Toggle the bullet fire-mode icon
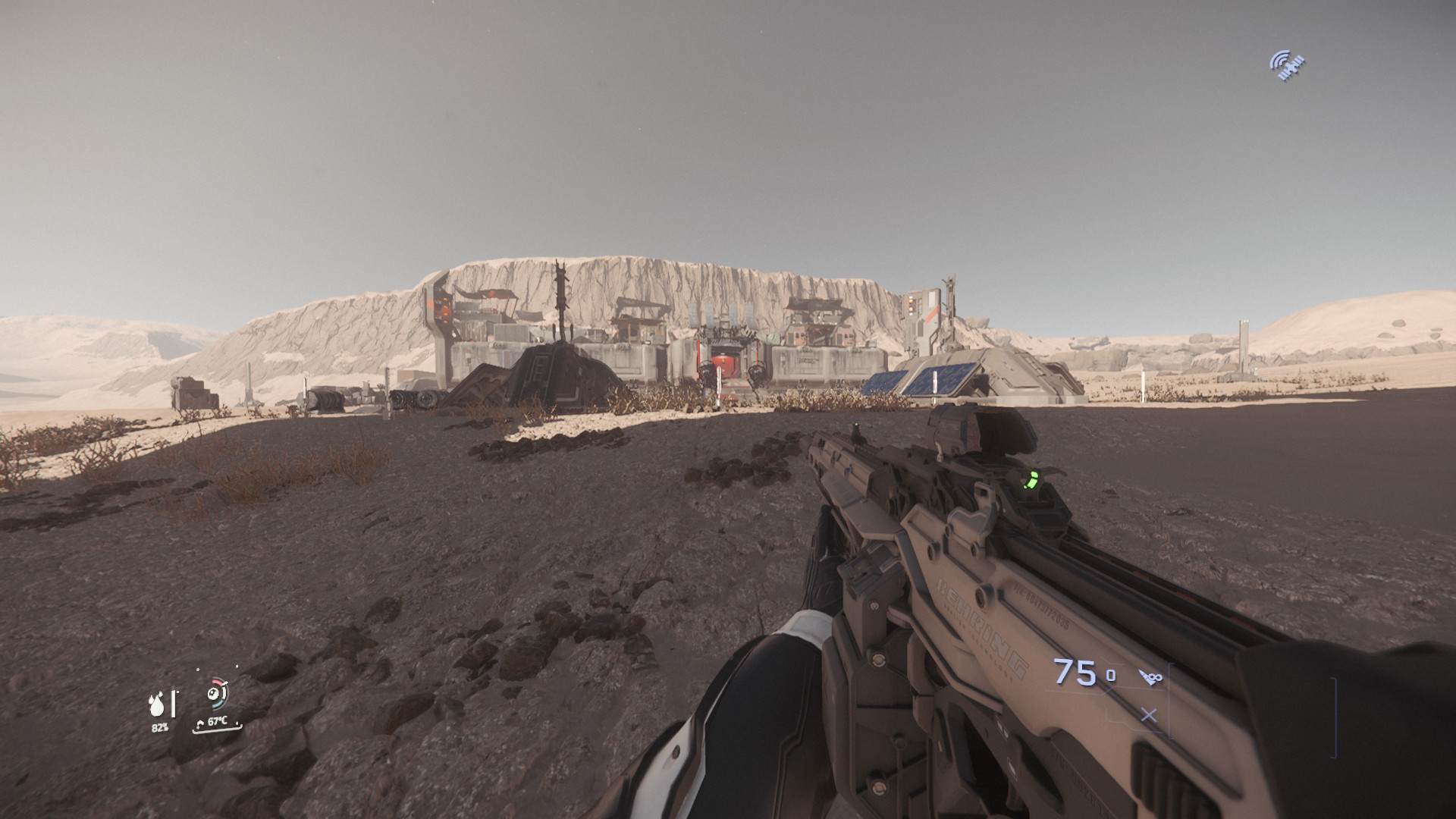 [x=1150, y=676]
